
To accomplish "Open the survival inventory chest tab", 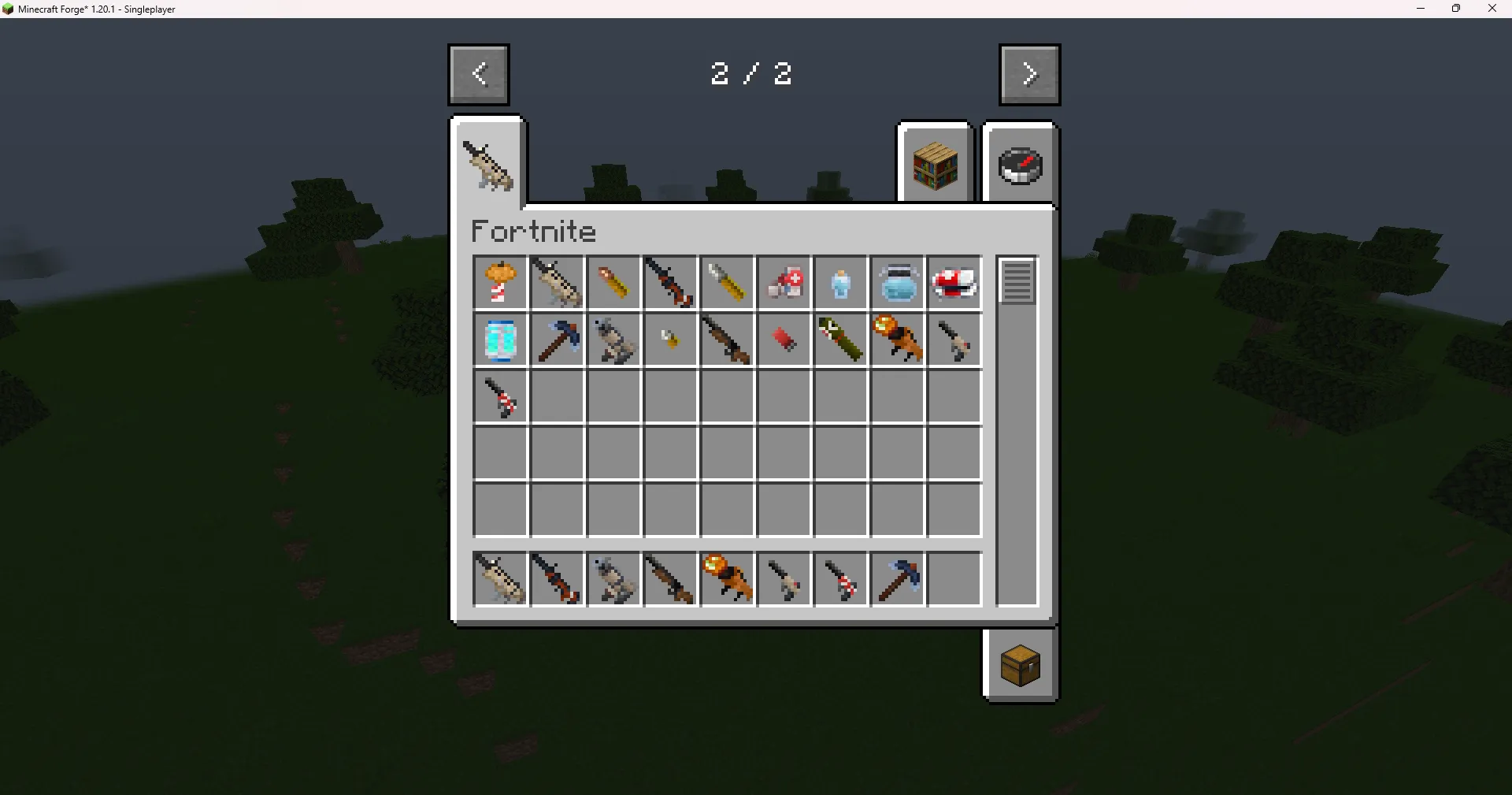I will 1020,664.
